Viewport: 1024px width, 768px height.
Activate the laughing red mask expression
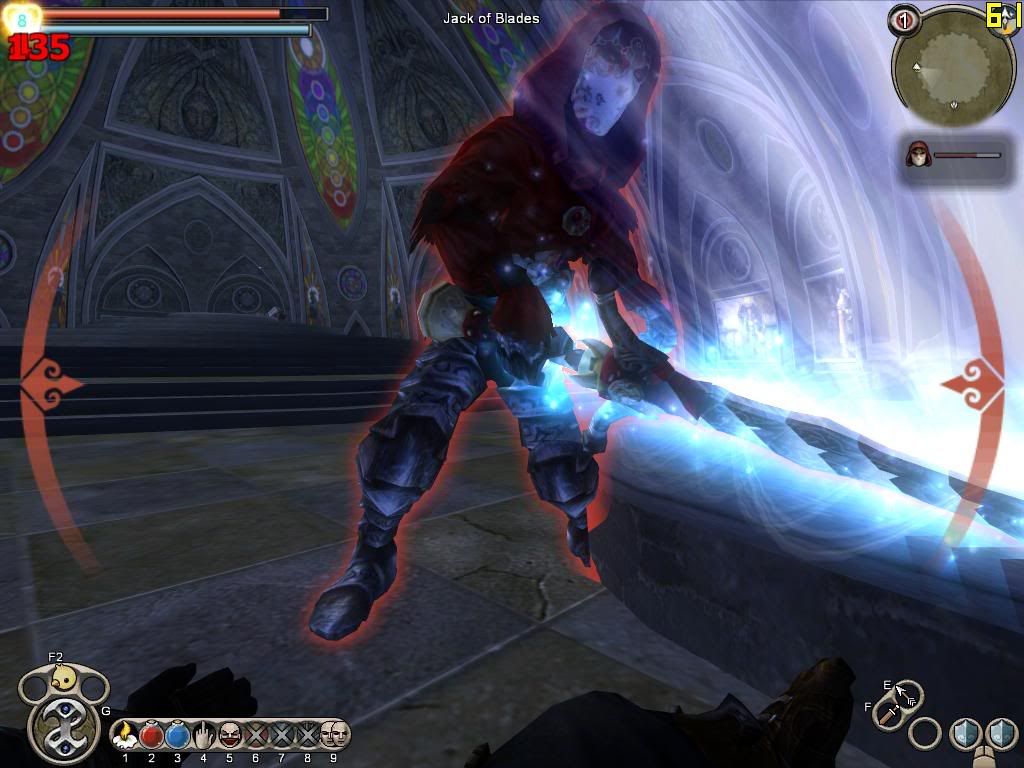point(230,735)
